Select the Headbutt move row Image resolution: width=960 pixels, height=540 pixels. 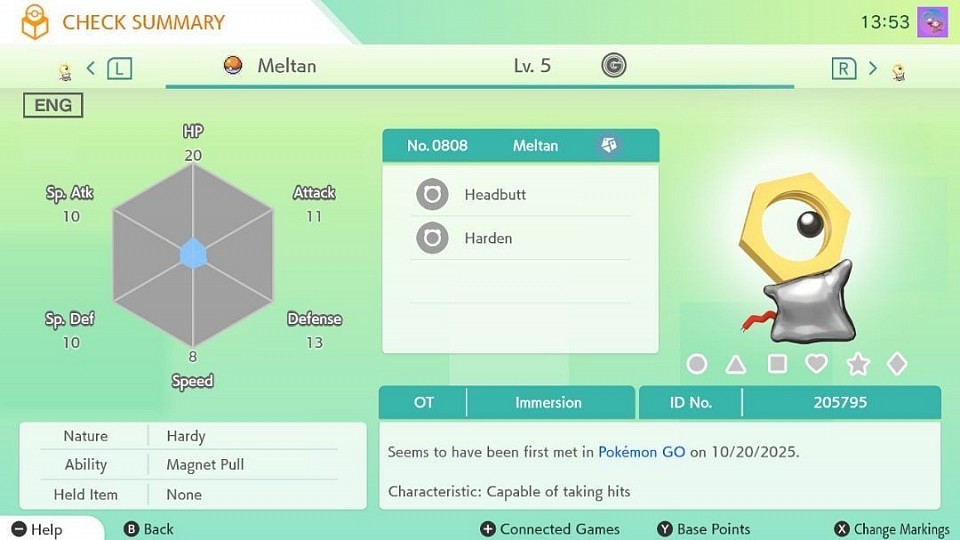[x=520, y=195]
